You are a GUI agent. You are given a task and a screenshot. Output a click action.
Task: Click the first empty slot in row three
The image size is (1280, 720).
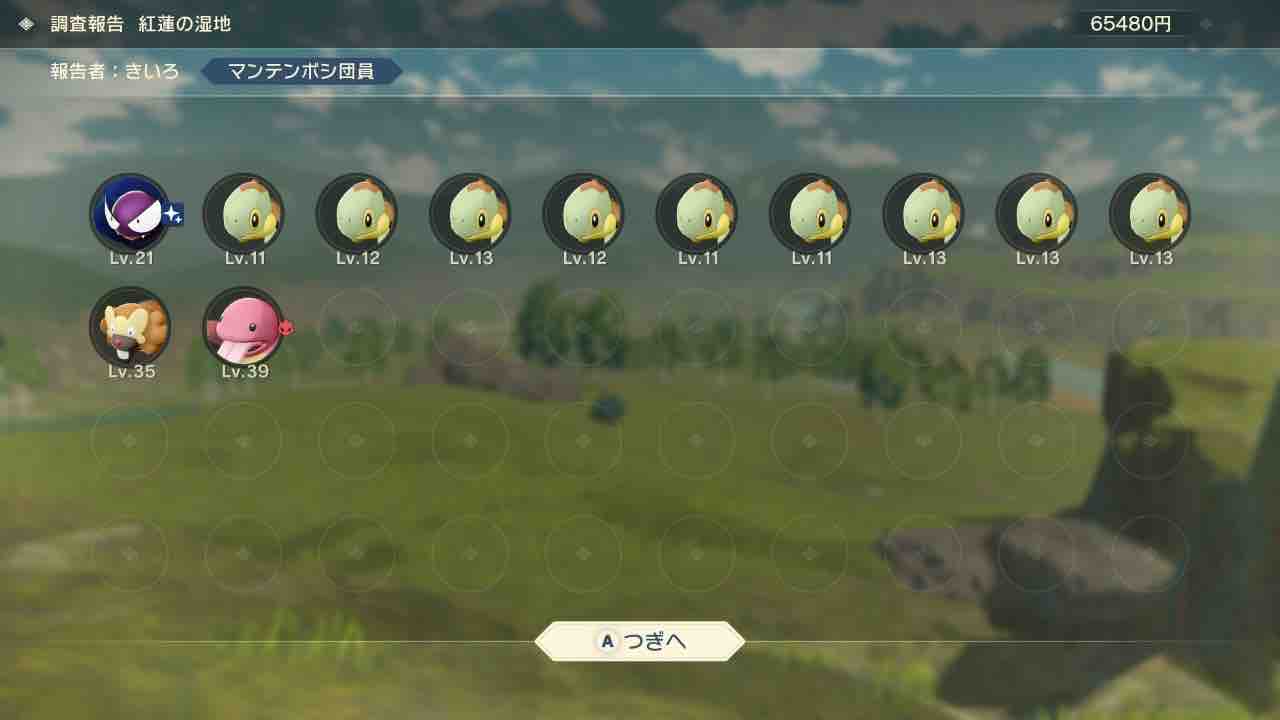click(131, 441)
